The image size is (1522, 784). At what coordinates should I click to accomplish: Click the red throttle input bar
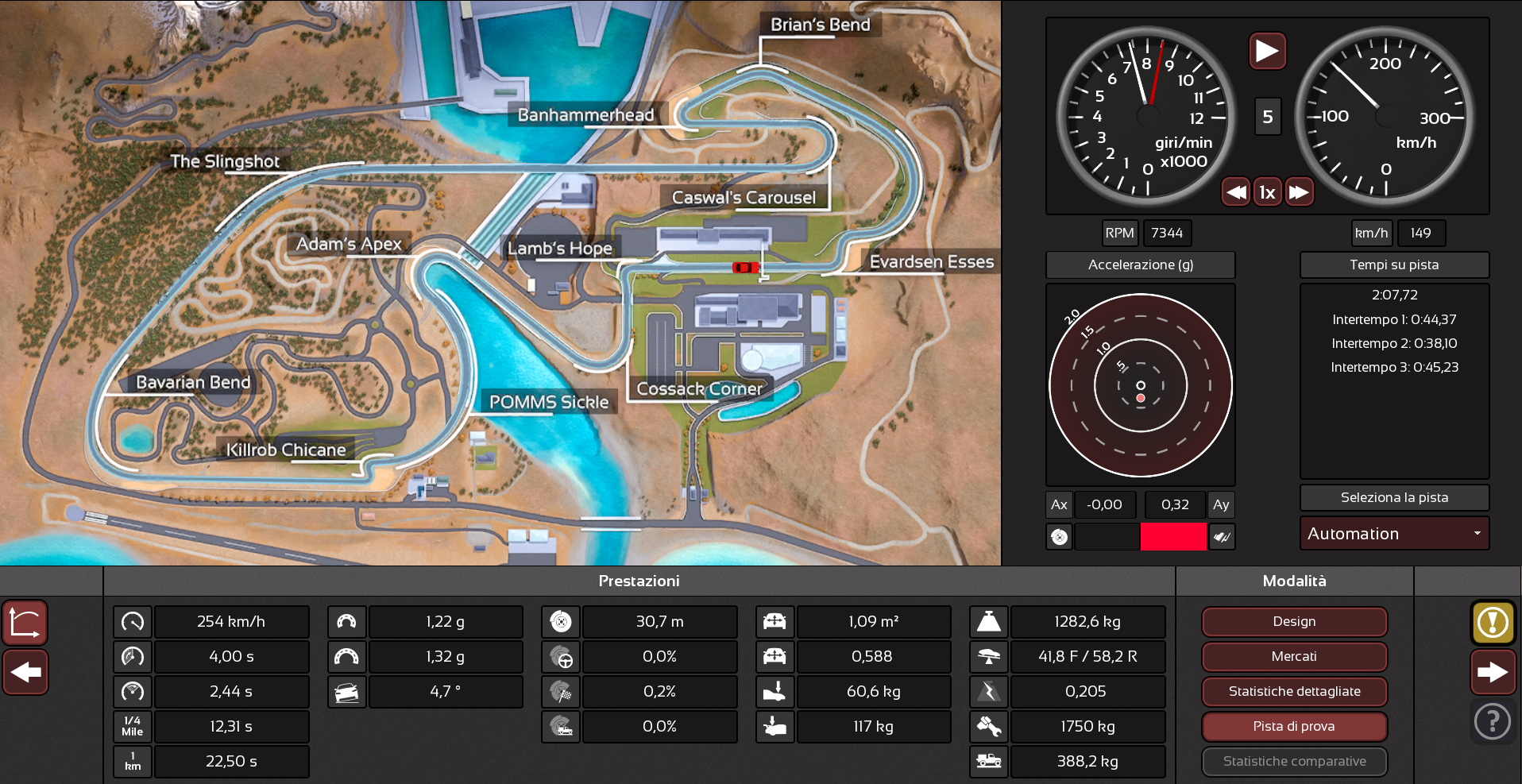pyautogui.click(x=1174, y=537)
